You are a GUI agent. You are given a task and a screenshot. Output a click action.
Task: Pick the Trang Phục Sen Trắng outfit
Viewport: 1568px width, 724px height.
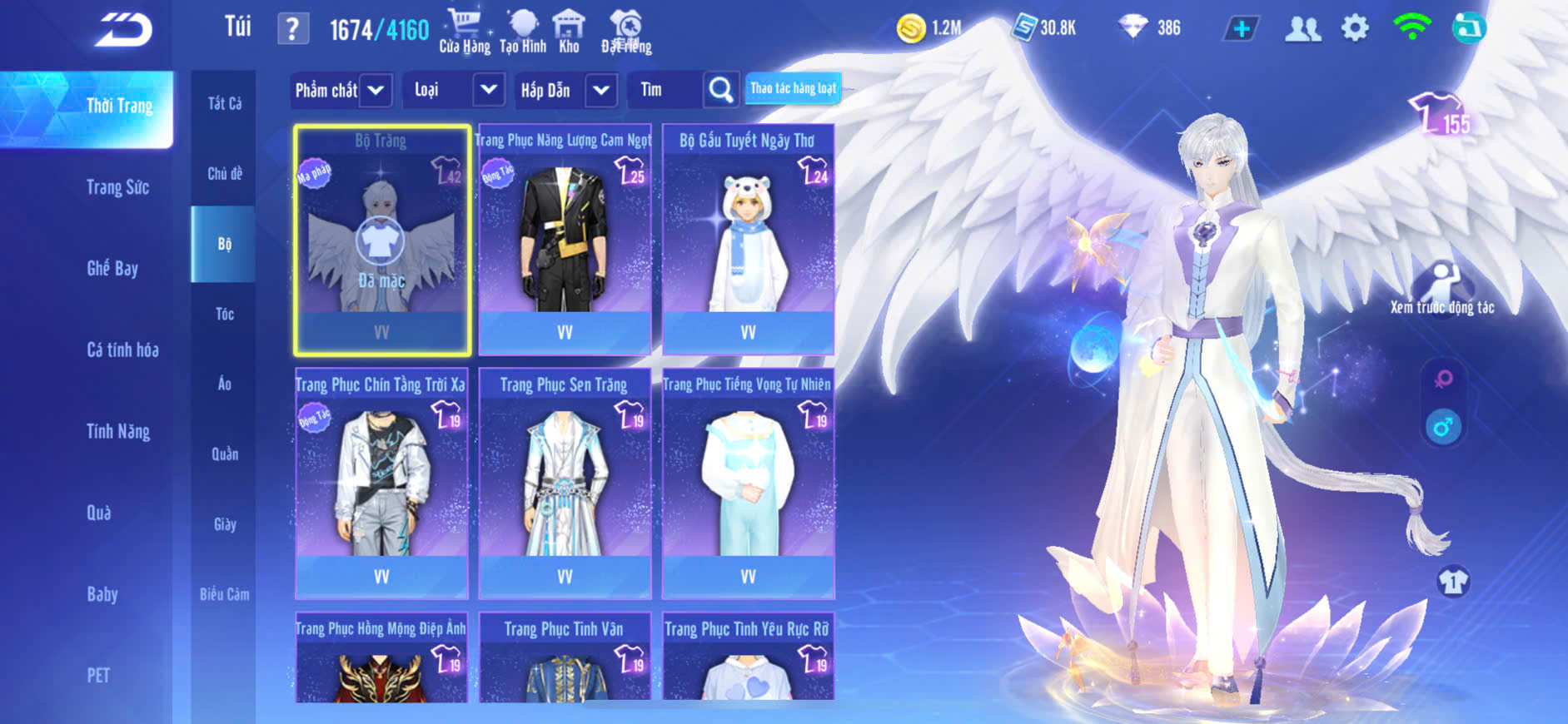coord(565,483)
